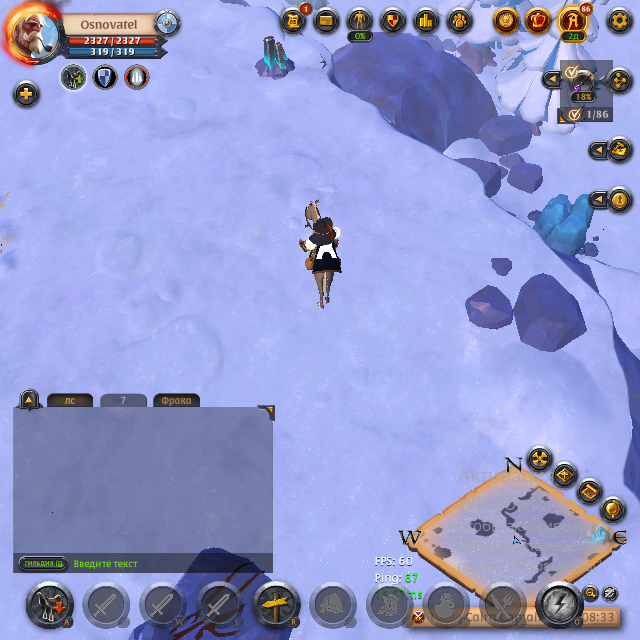Viewport: 640px width, 640px height.
Task: Open the scroll icon with notification badge
Action: tap(293, 20)
